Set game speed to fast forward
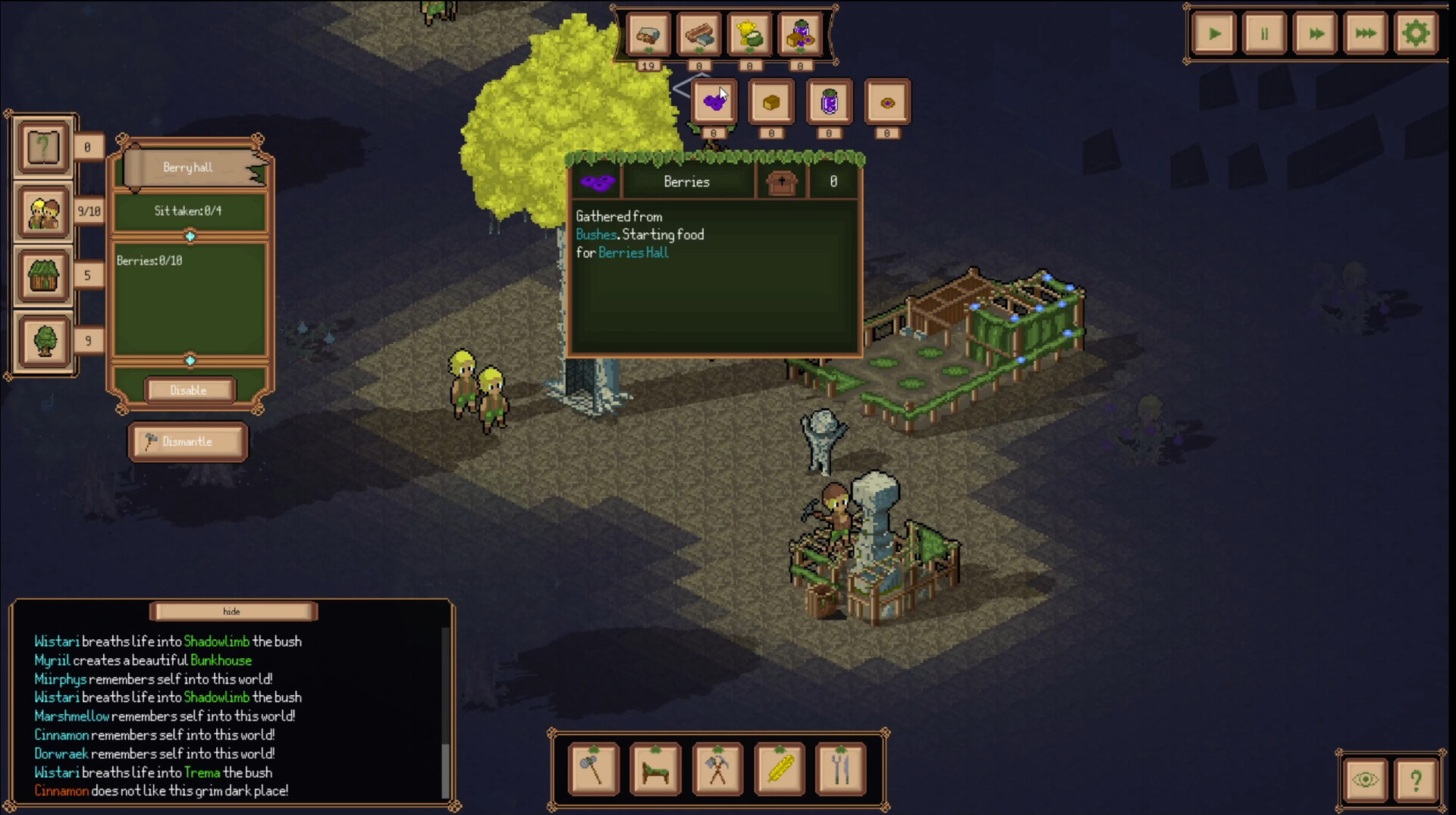Viewport: 1456px width, 815px height. pyautogui.click(x=1315, y=34)
